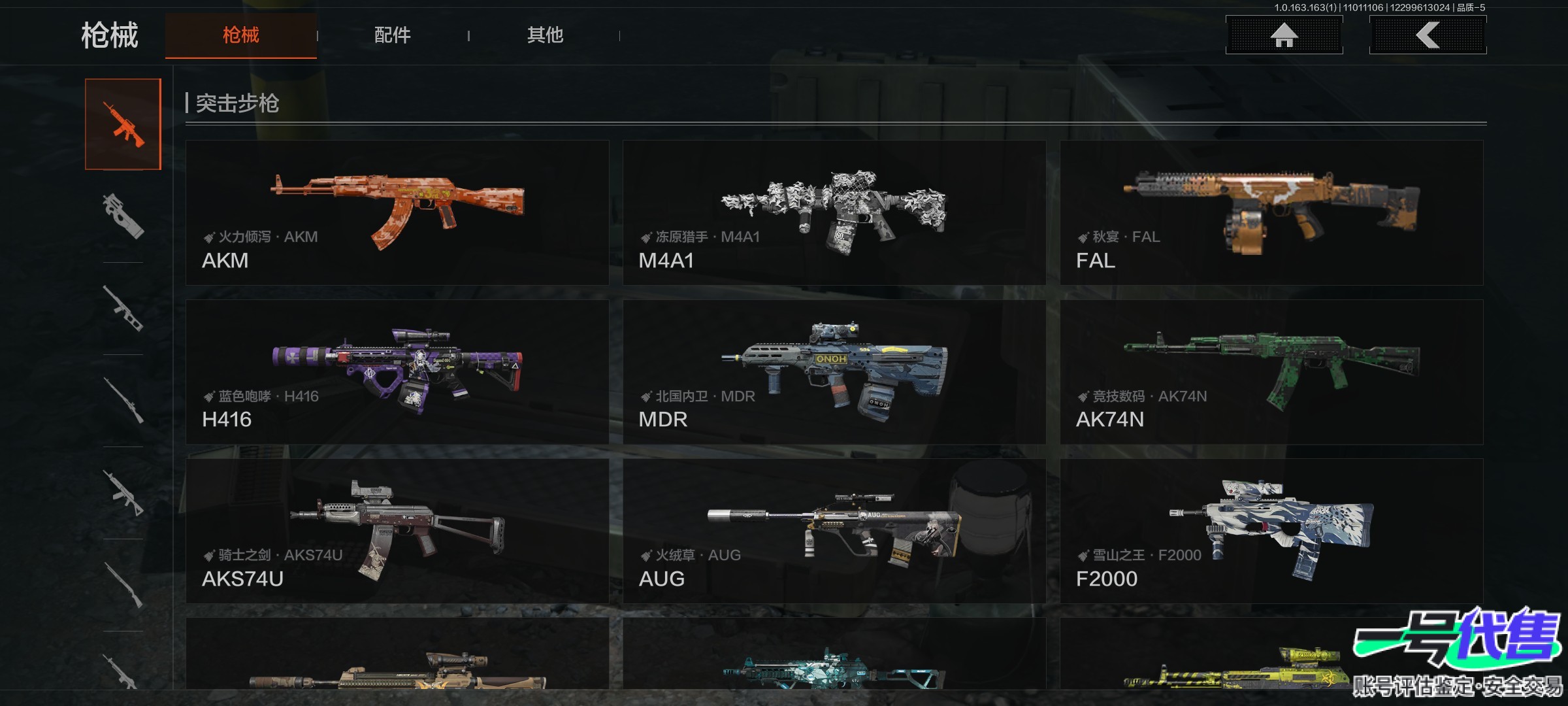The image size is (1568, 706).
Task: Pick the 北国内卫 MDR card
Action: 834,372
